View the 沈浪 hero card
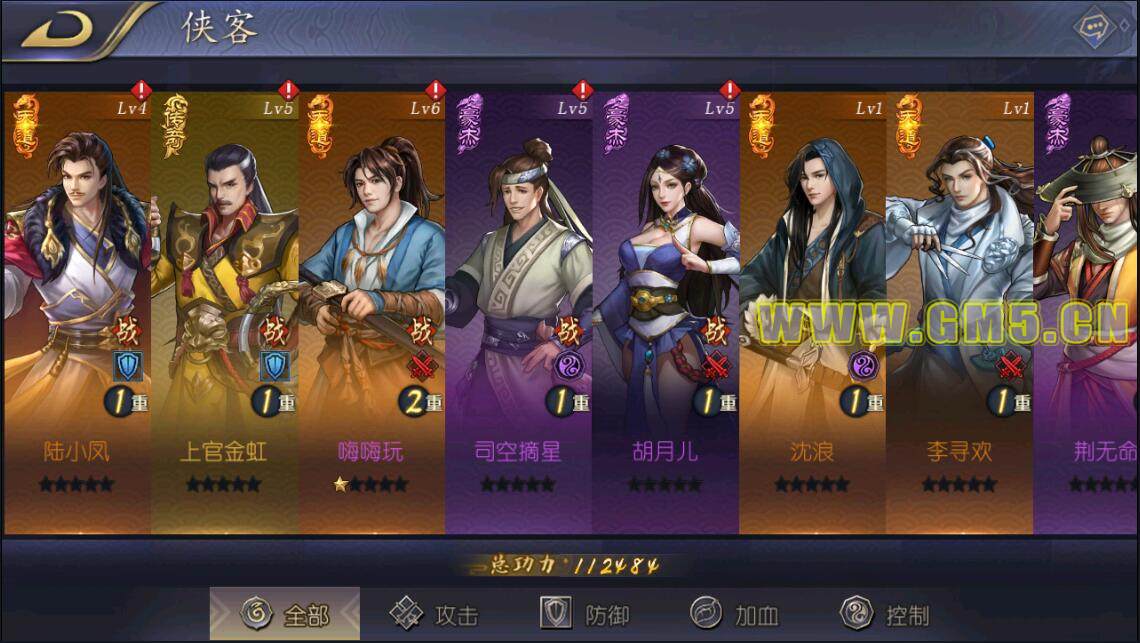The height and width of the screenshot is (643, 1140). point(812,310)
